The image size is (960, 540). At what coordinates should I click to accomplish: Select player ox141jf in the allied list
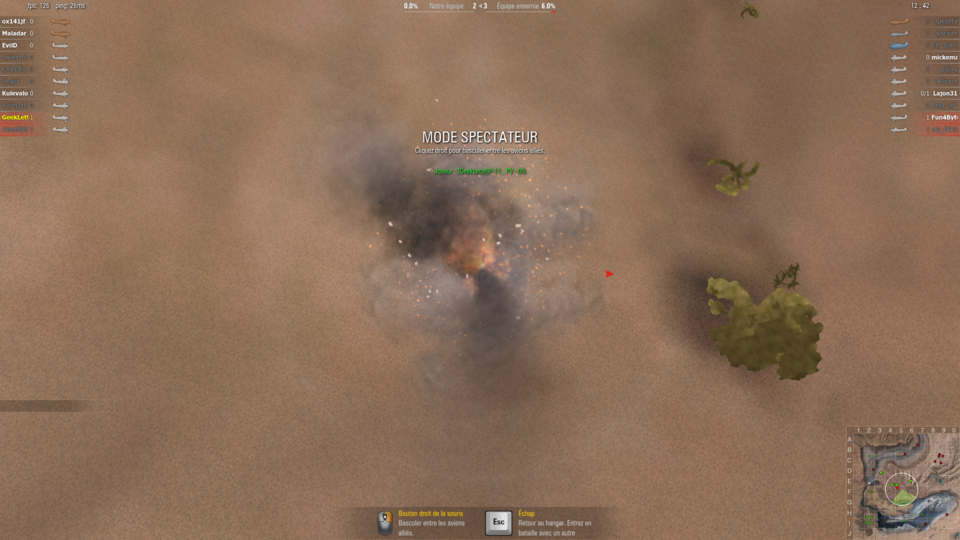(15, 21)
